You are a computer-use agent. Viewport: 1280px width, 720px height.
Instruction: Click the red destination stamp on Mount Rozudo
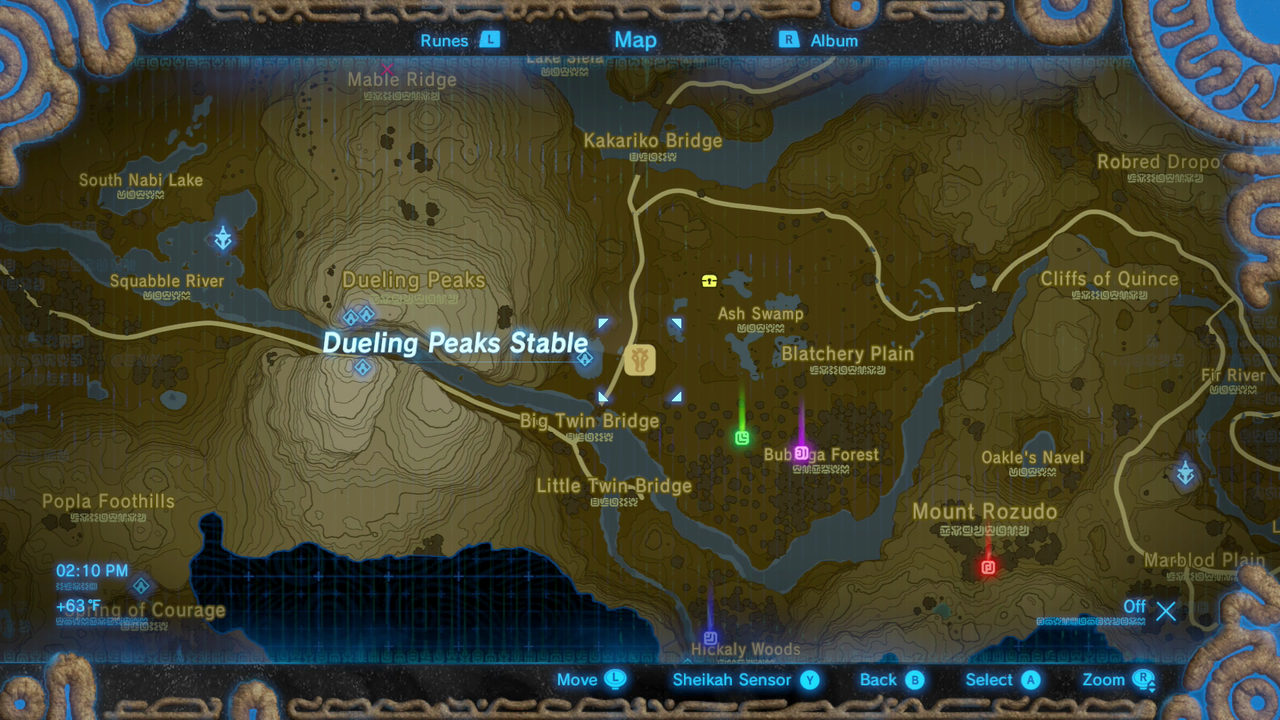(x=988, y=567)
